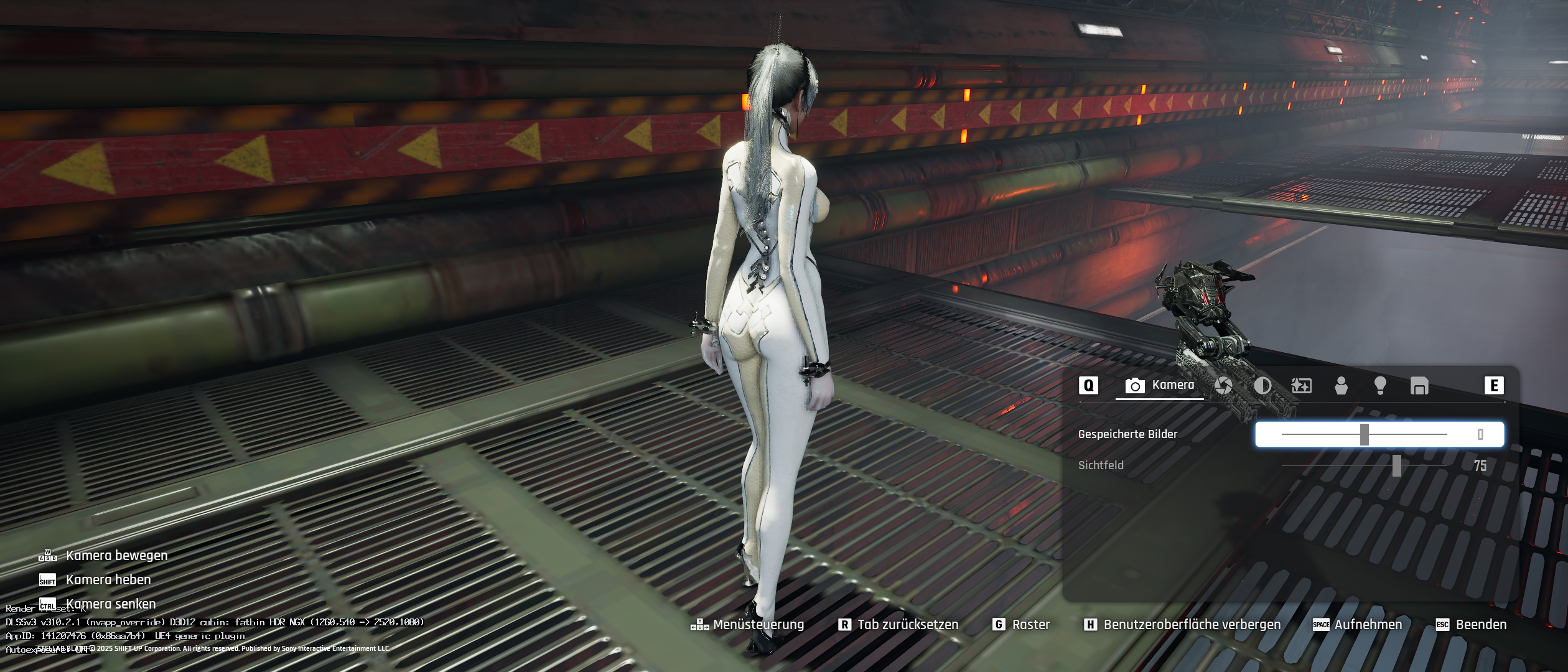
Task: Open the half-circle contrast tab
Action: [x=1262, y=386]
